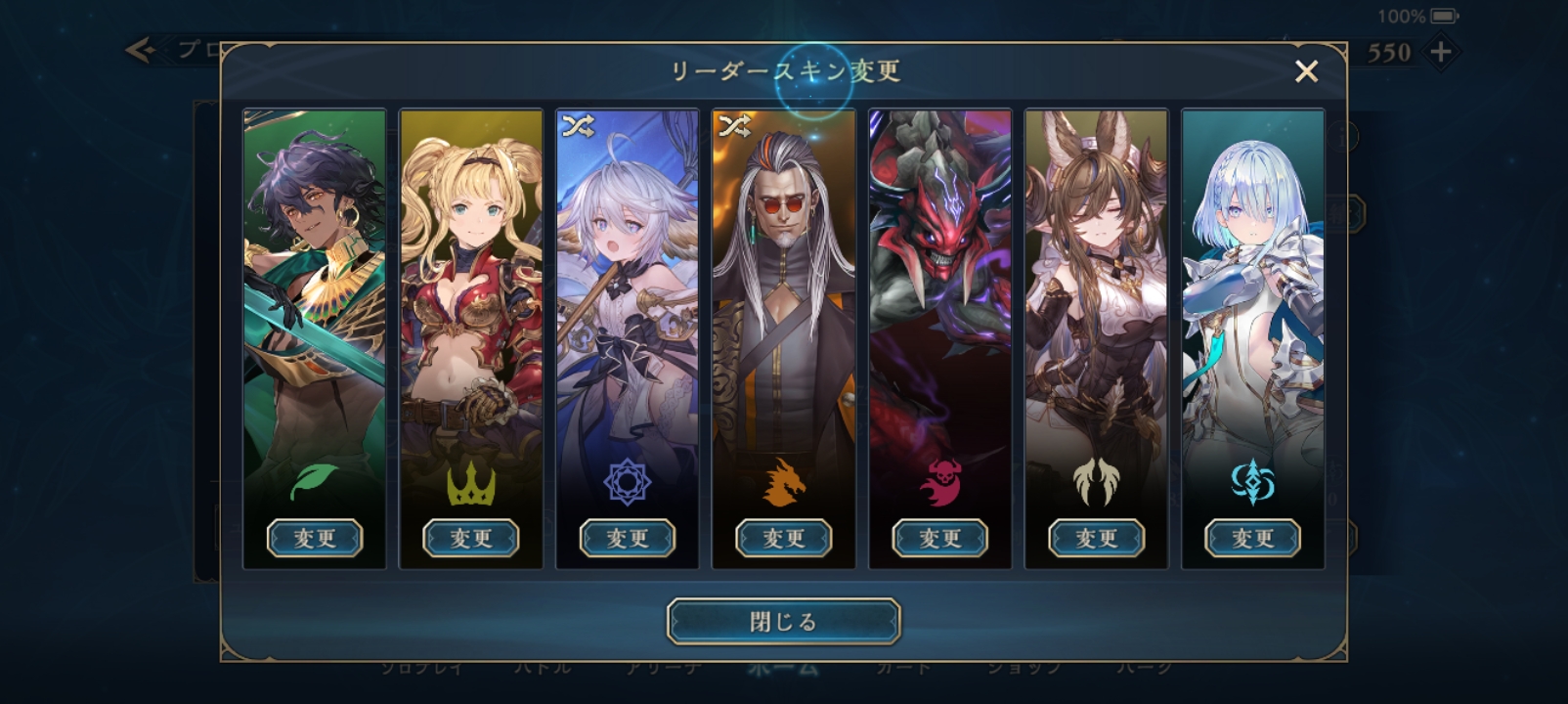Change the Swordcraft leader skin
Image resolution: width=1568 pixels, height=704 pixels.
click(470, 538)
